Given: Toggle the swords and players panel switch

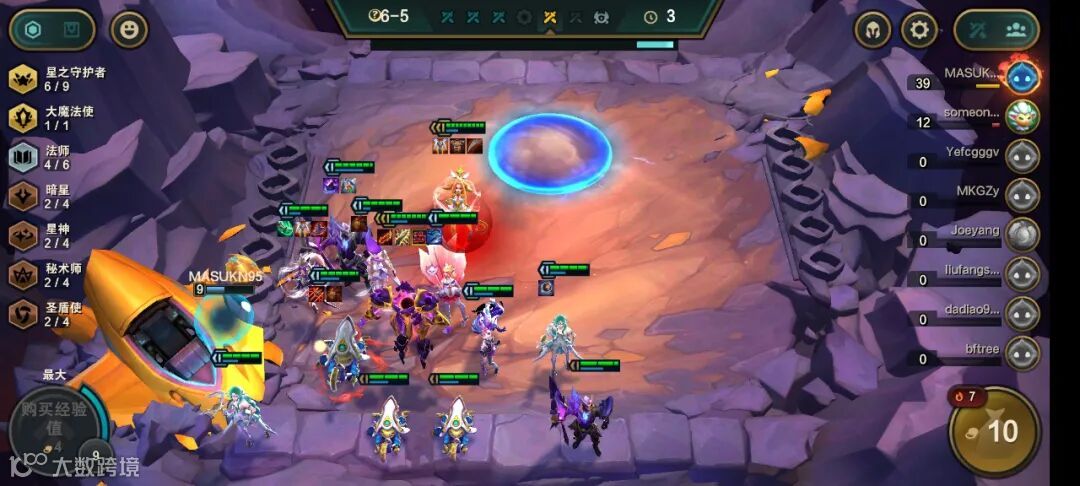Looking at the screenshot, I should [x=996, y=30].
